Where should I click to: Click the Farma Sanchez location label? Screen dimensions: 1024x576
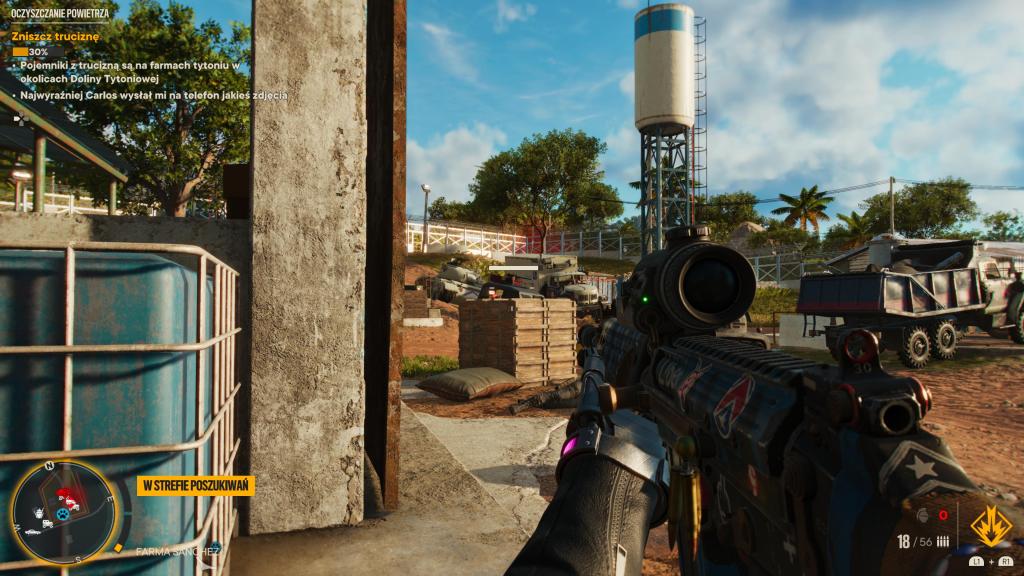[177, 551]
